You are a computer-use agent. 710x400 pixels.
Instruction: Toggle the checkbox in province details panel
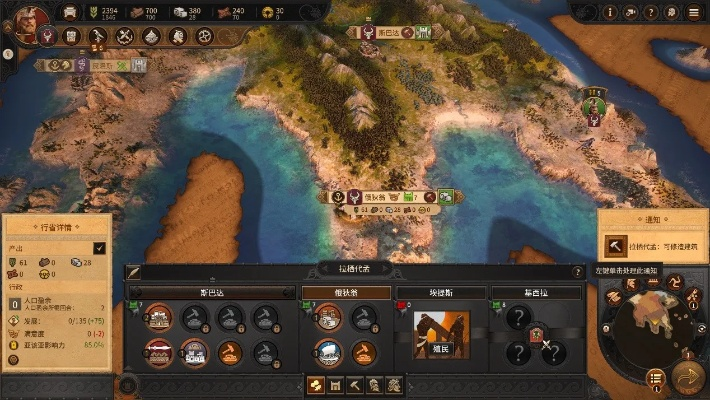[x=99, y=247]
